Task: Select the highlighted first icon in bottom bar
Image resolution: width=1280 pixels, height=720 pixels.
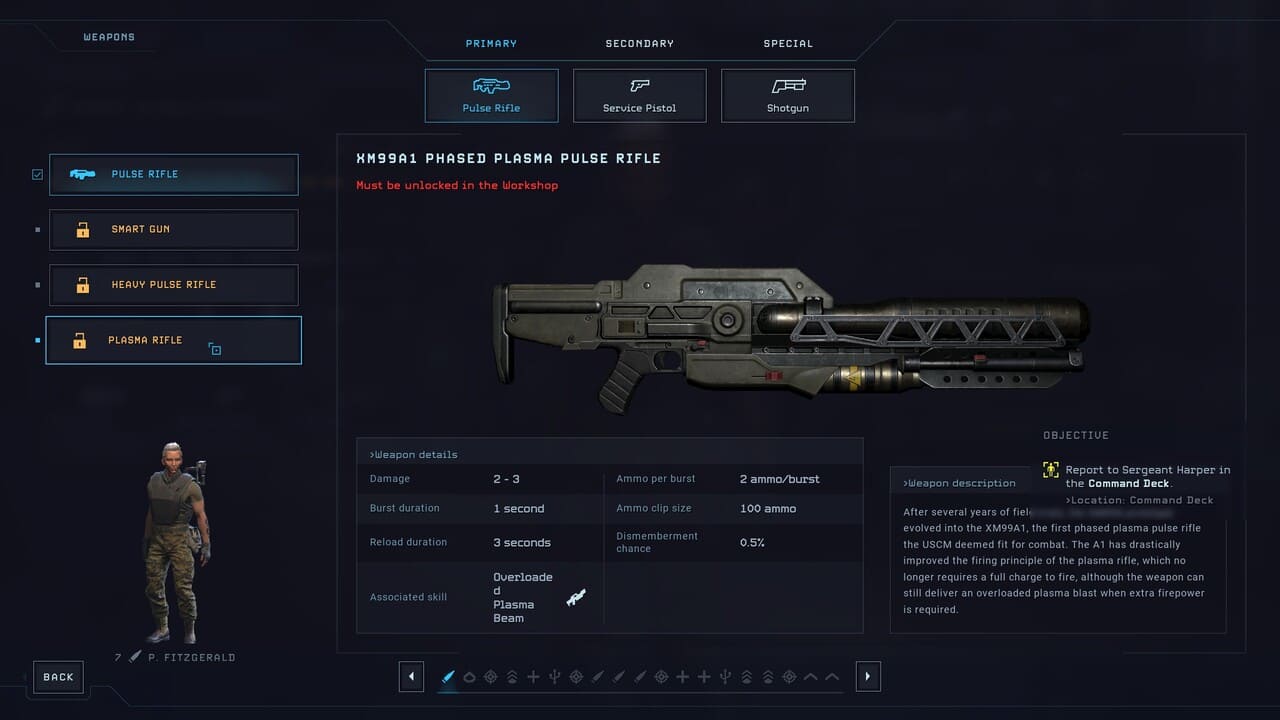Action: coord(448,677)
